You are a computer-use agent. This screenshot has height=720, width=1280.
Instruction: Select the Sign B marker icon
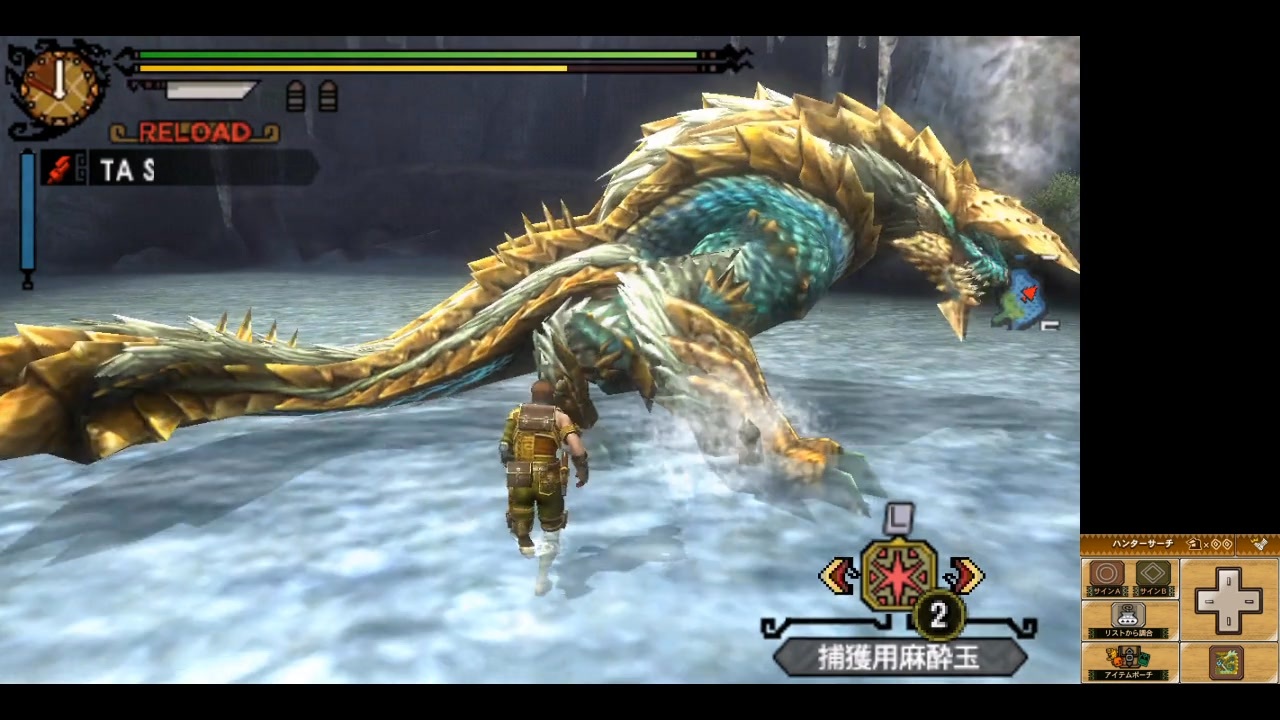1151,571
